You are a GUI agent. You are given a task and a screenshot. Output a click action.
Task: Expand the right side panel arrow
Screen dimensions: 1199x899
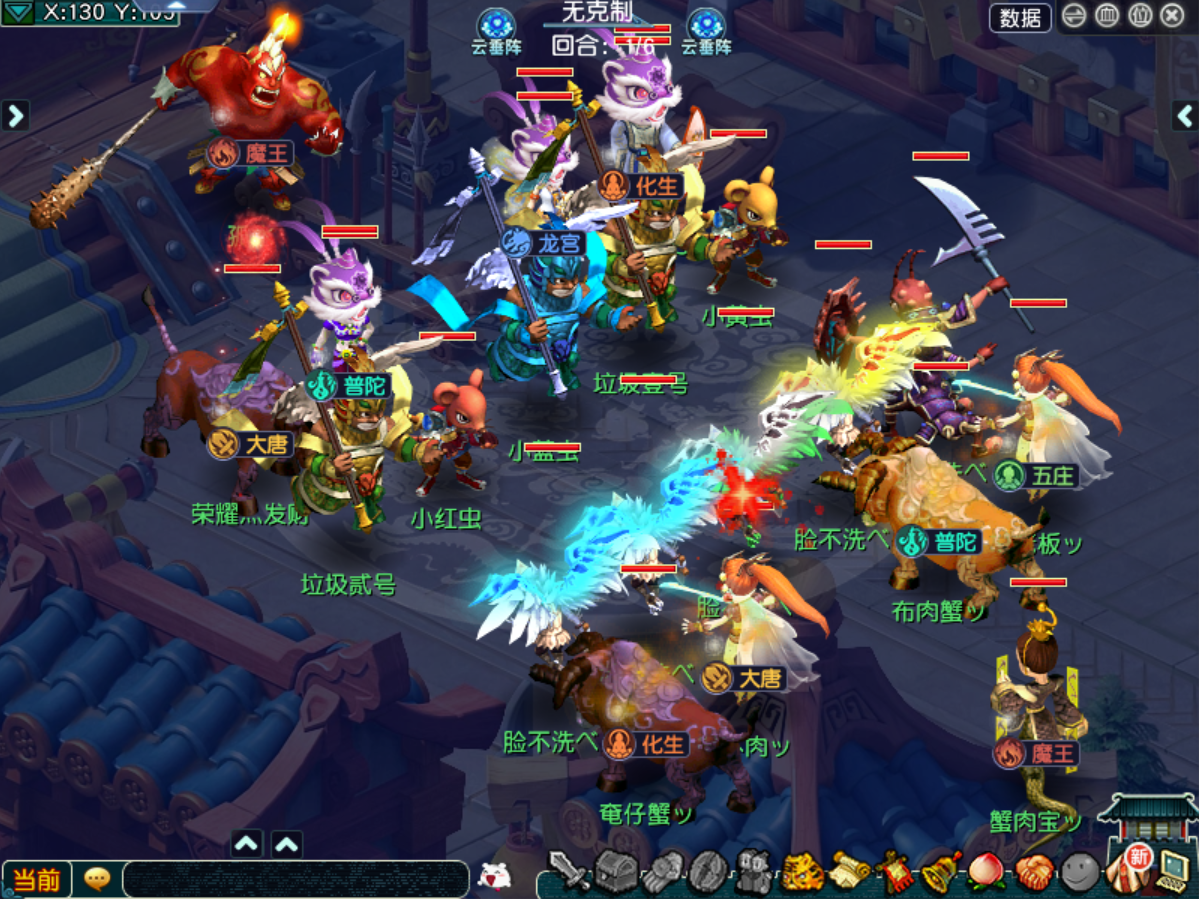point(1185,116)
